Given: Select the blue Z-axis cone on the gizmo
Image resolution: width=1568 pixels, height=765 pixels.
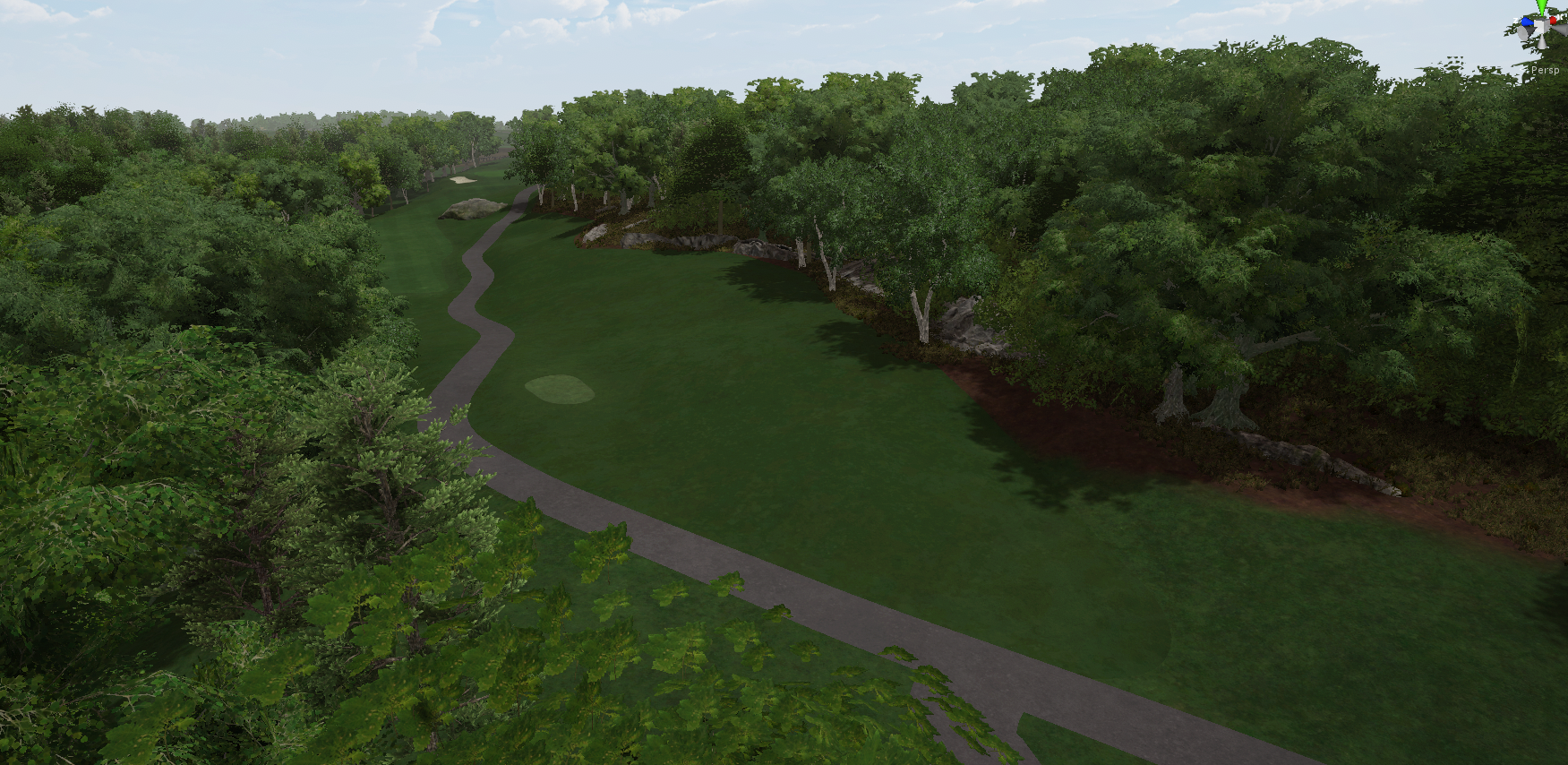Looking at the screenshot, I should pos(1527,22).
